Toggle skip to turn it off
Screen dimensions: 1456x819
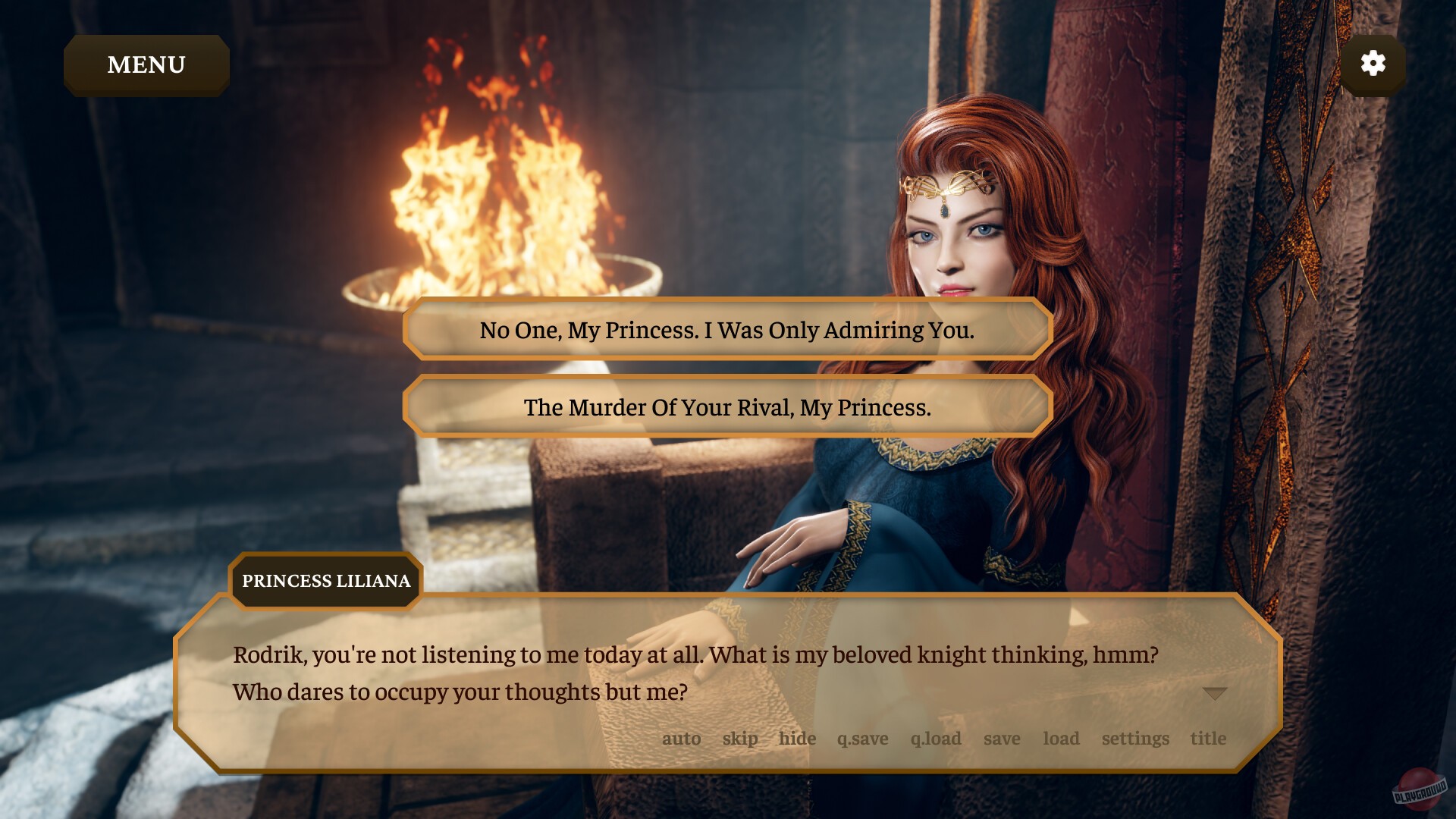coord(739,738)
